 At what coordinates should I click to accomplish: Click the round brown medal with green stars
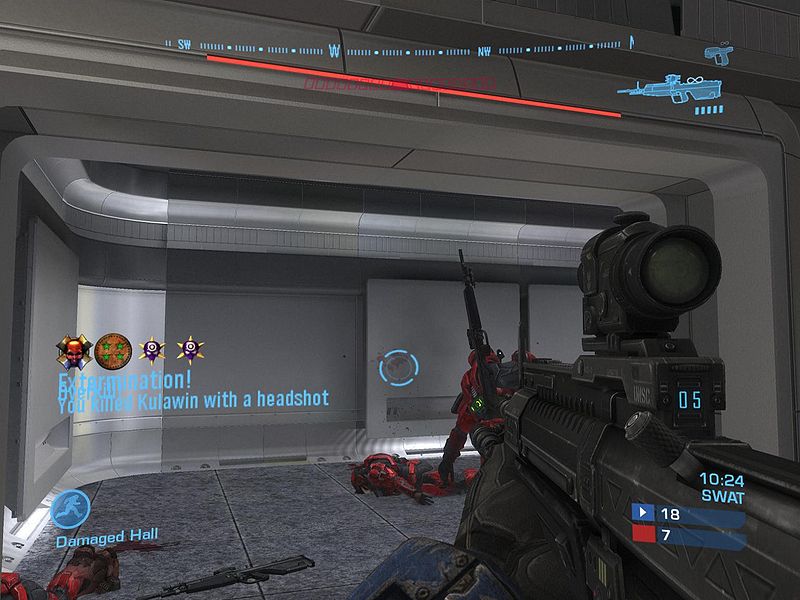pos(113,349)
